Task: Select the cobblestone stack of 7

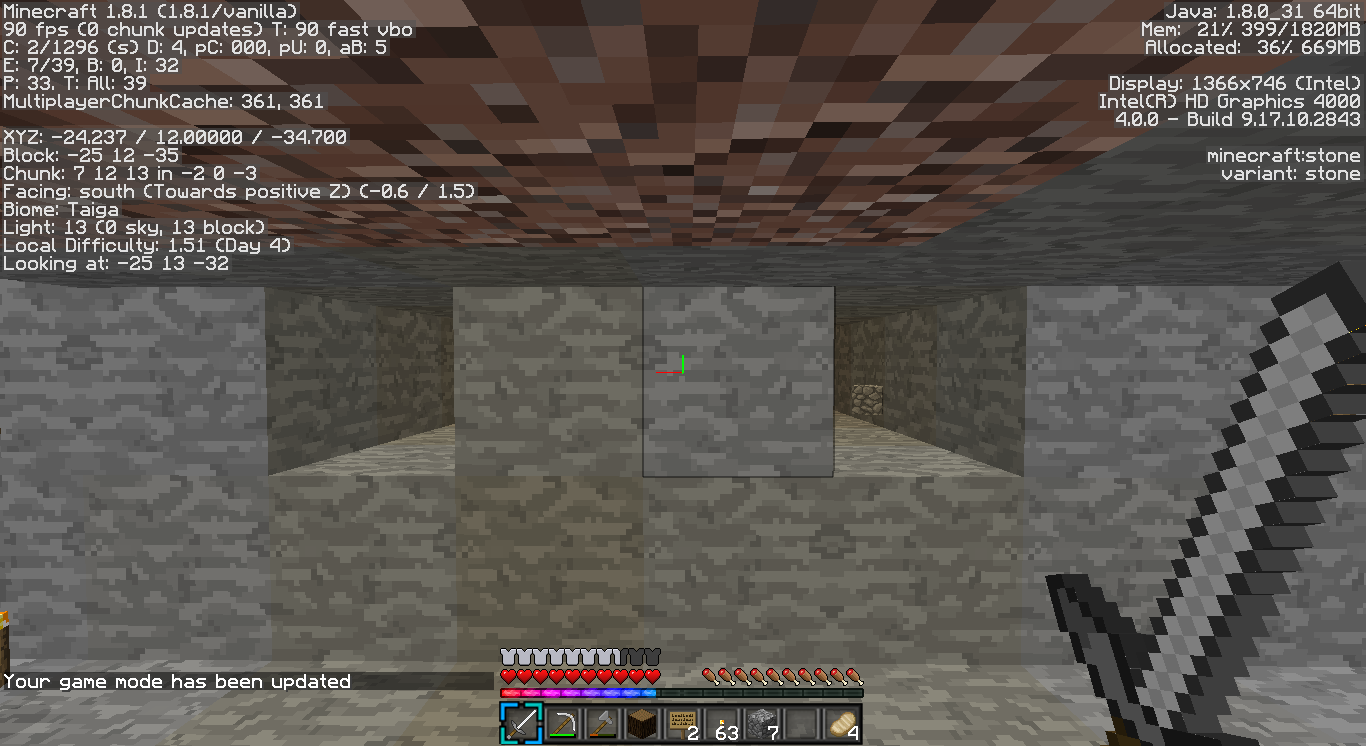Action: pyautogui.click(x=762, y=722)
